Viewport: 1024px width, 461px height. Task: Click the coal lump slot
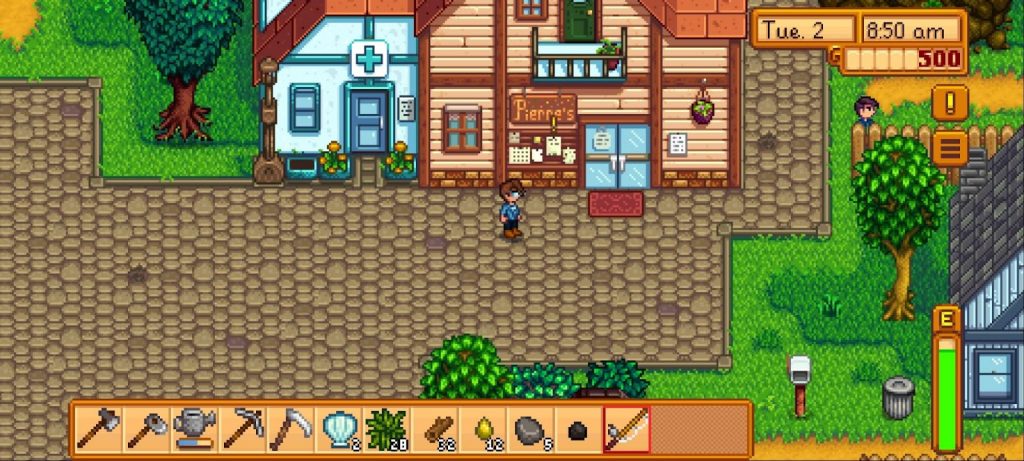click(578, 429)
